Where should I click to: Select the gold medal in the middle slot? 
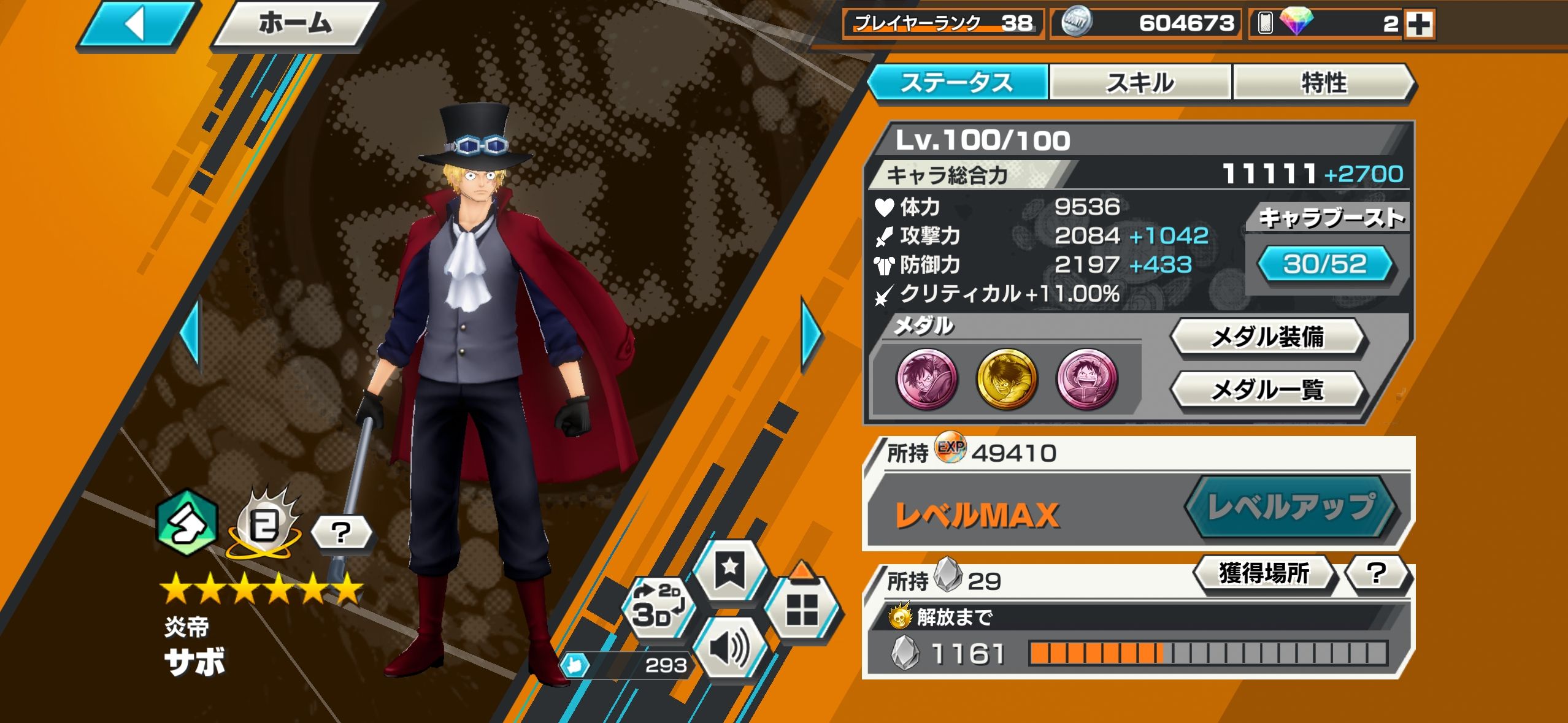point(1006,378)
